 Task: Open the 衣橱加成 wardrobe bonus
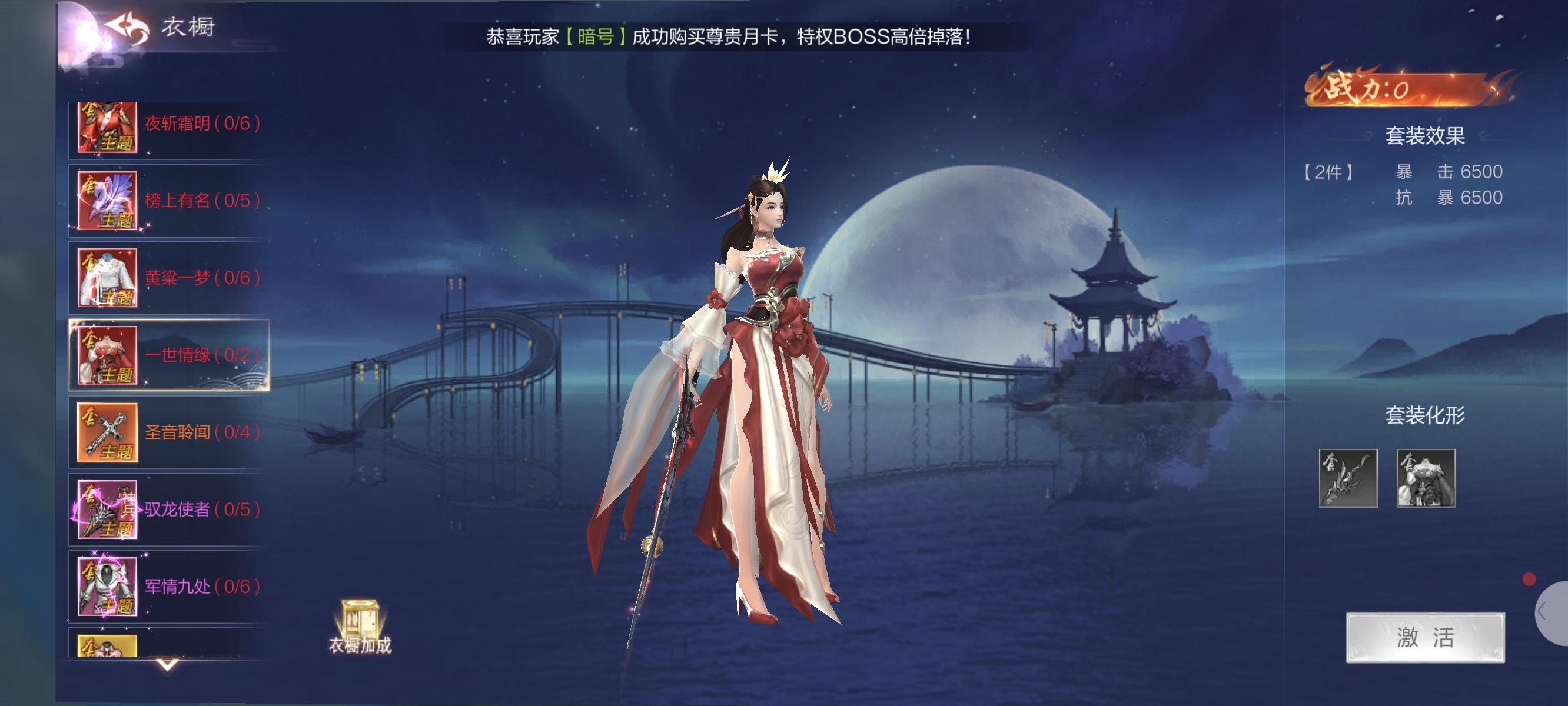click(x=360, y=627)
